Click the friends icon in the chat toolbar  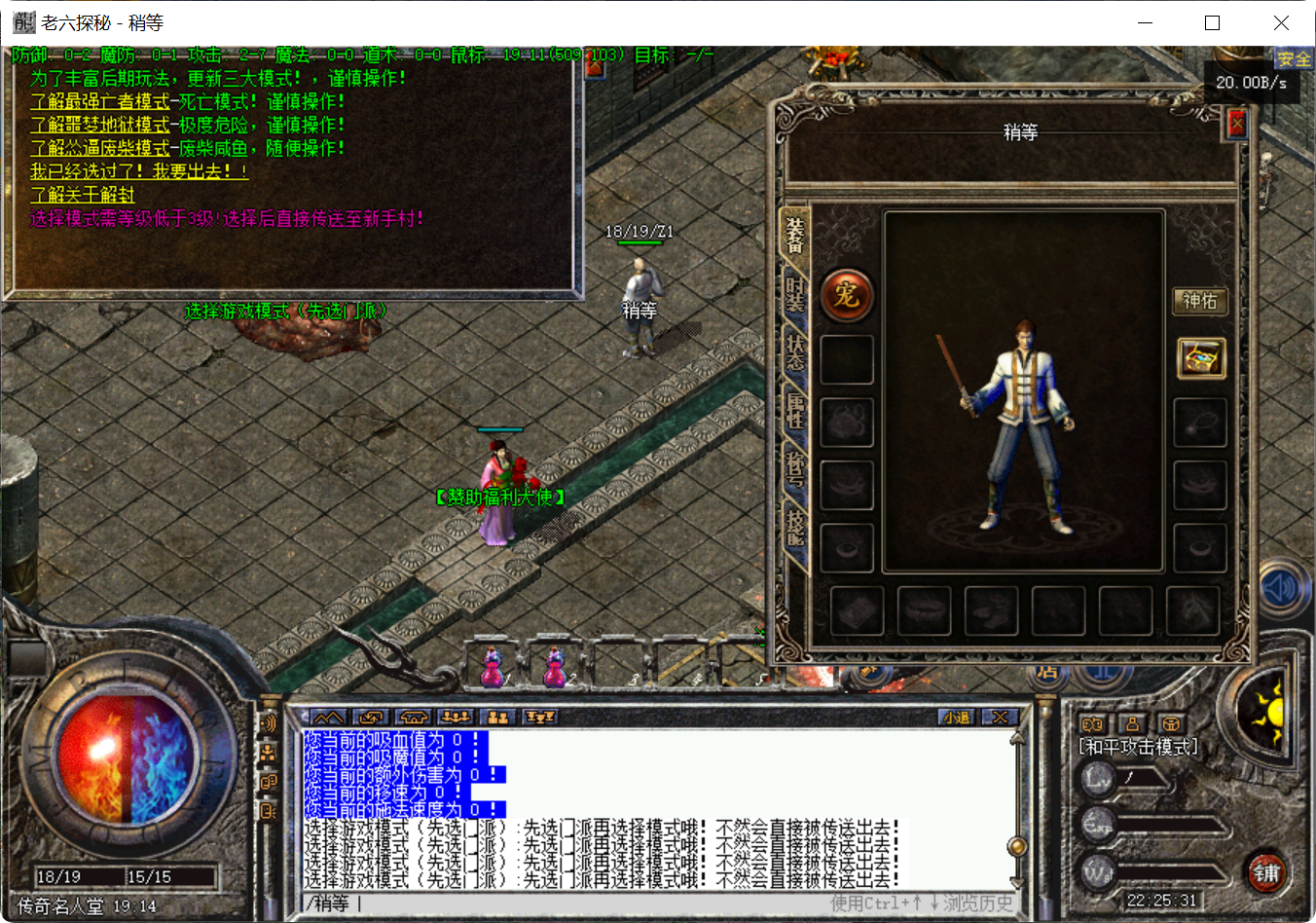[497, 717]
